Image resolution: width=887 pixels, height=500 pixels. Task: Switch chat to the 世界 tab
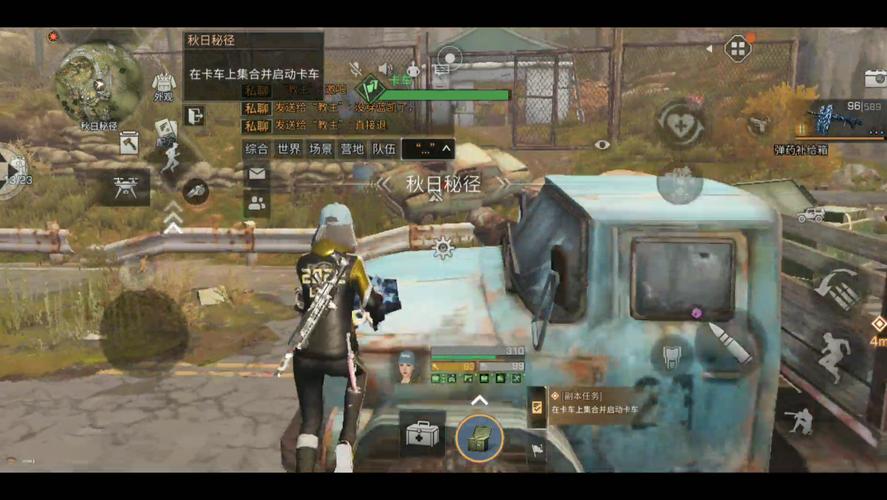[289, 149]
